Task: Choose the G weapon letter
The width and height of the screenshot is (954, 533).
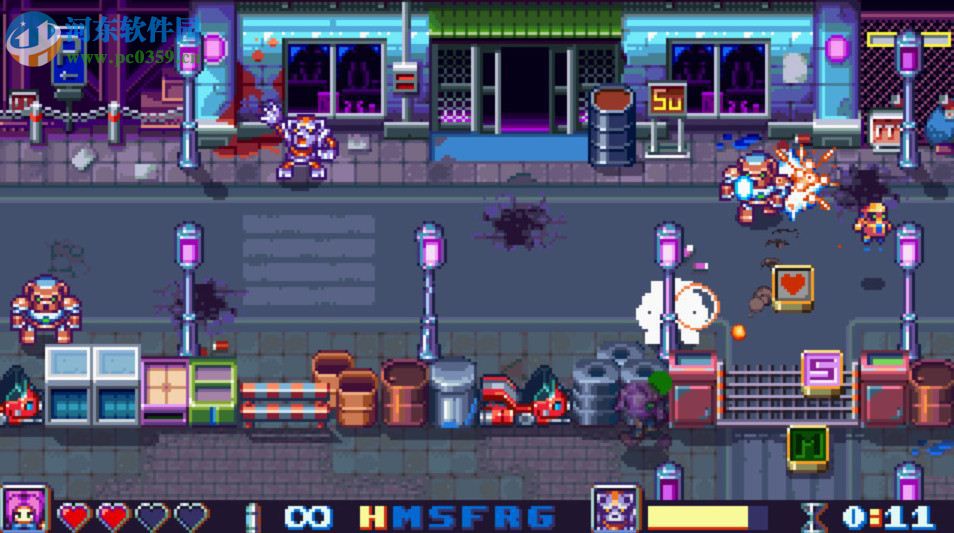Action: click(540, 517)
